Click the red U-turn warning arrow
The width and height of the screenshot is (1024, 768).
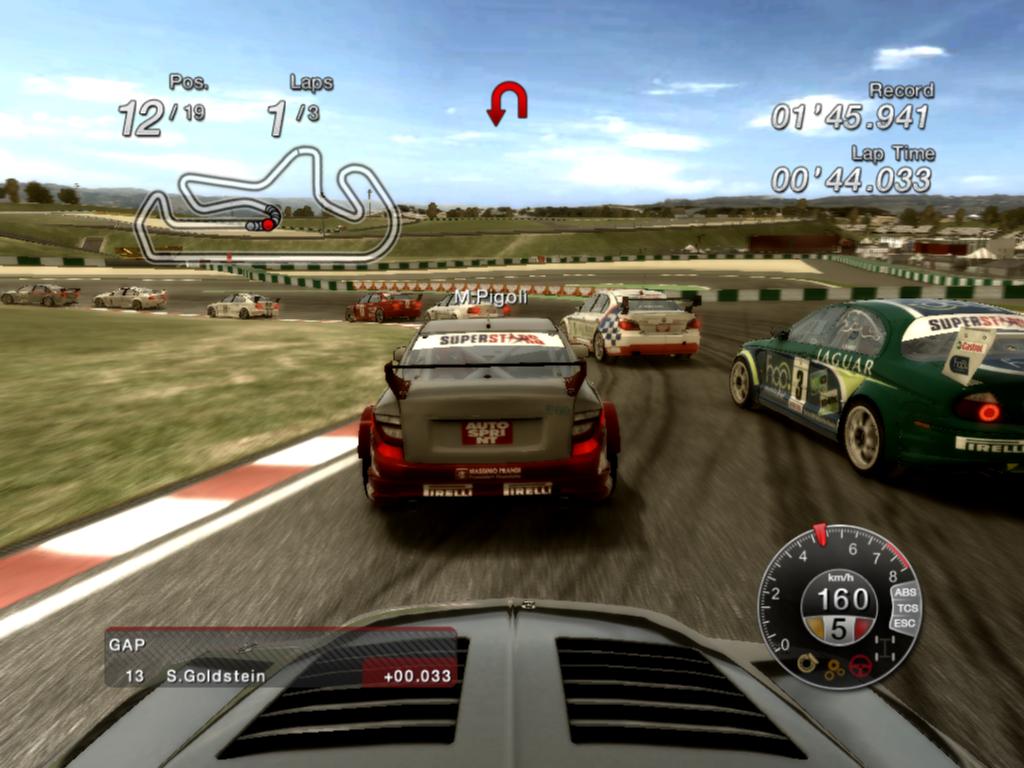coord(507,103)
